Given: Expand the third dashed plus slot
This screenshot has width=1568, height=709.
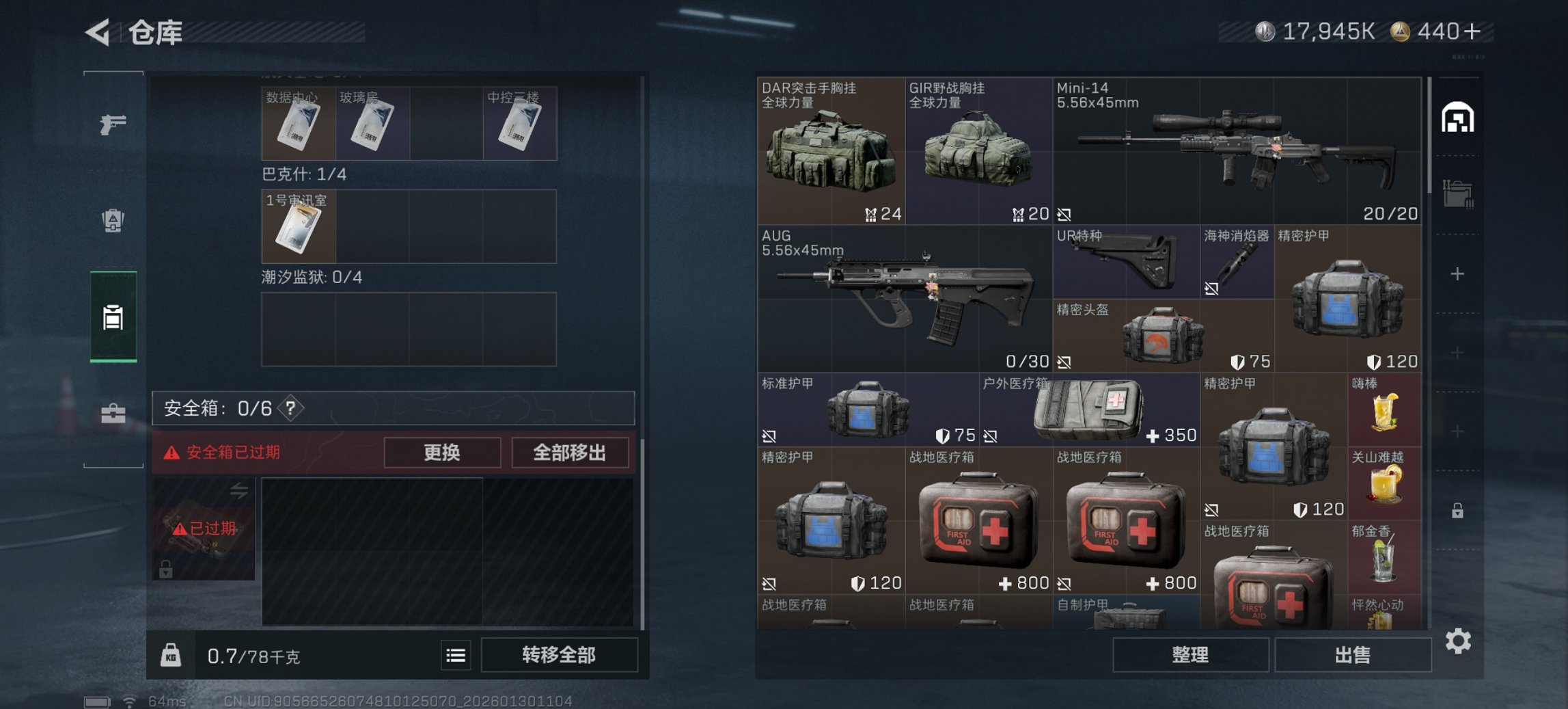Looking at the screenshot, I should tap(1457, 429).
